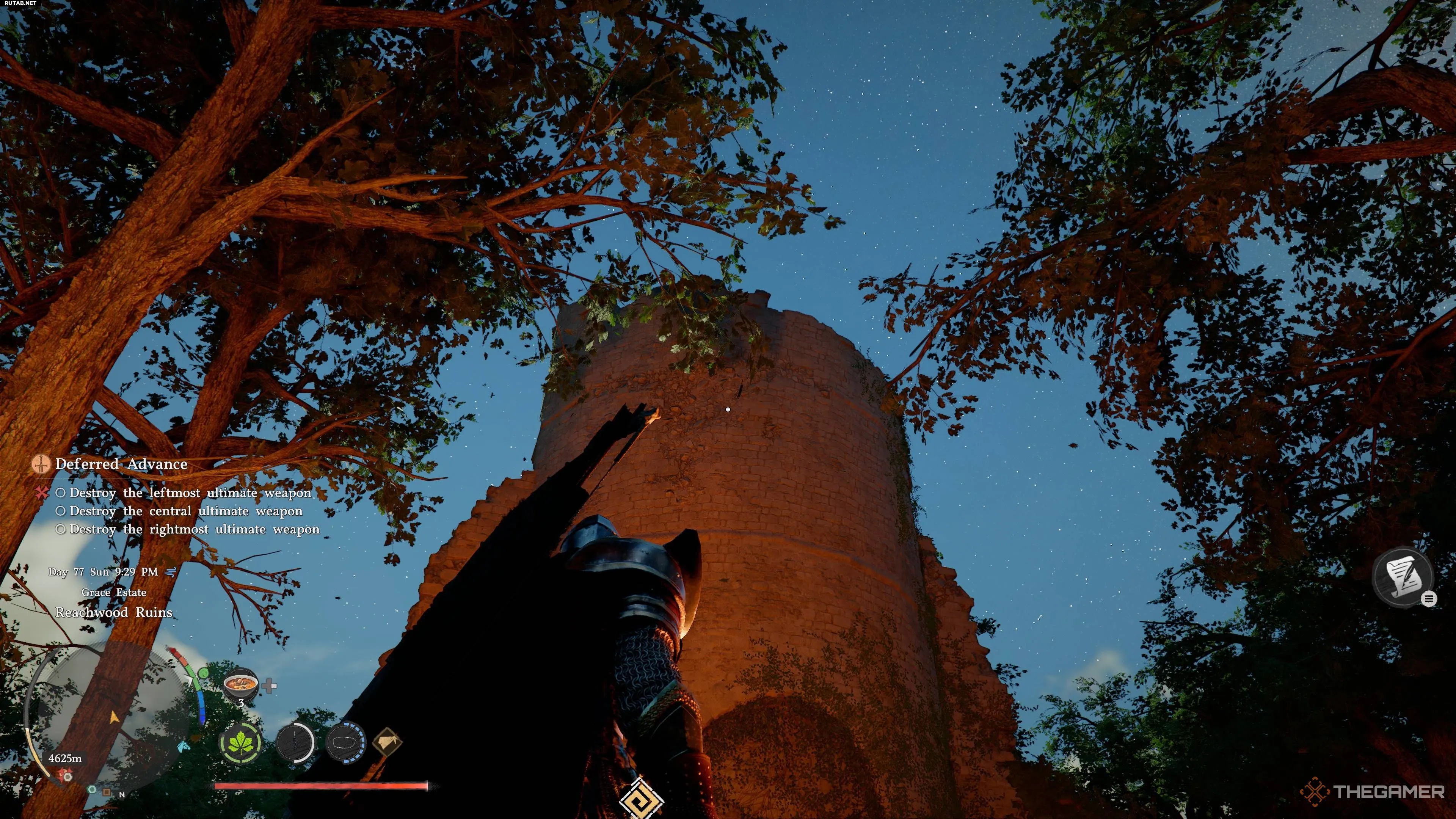Image resolution: width=1456 pixels, height=819 pixels.
Task: Click the blue horse marker on minimap
Action: click(x=184, y=746)
